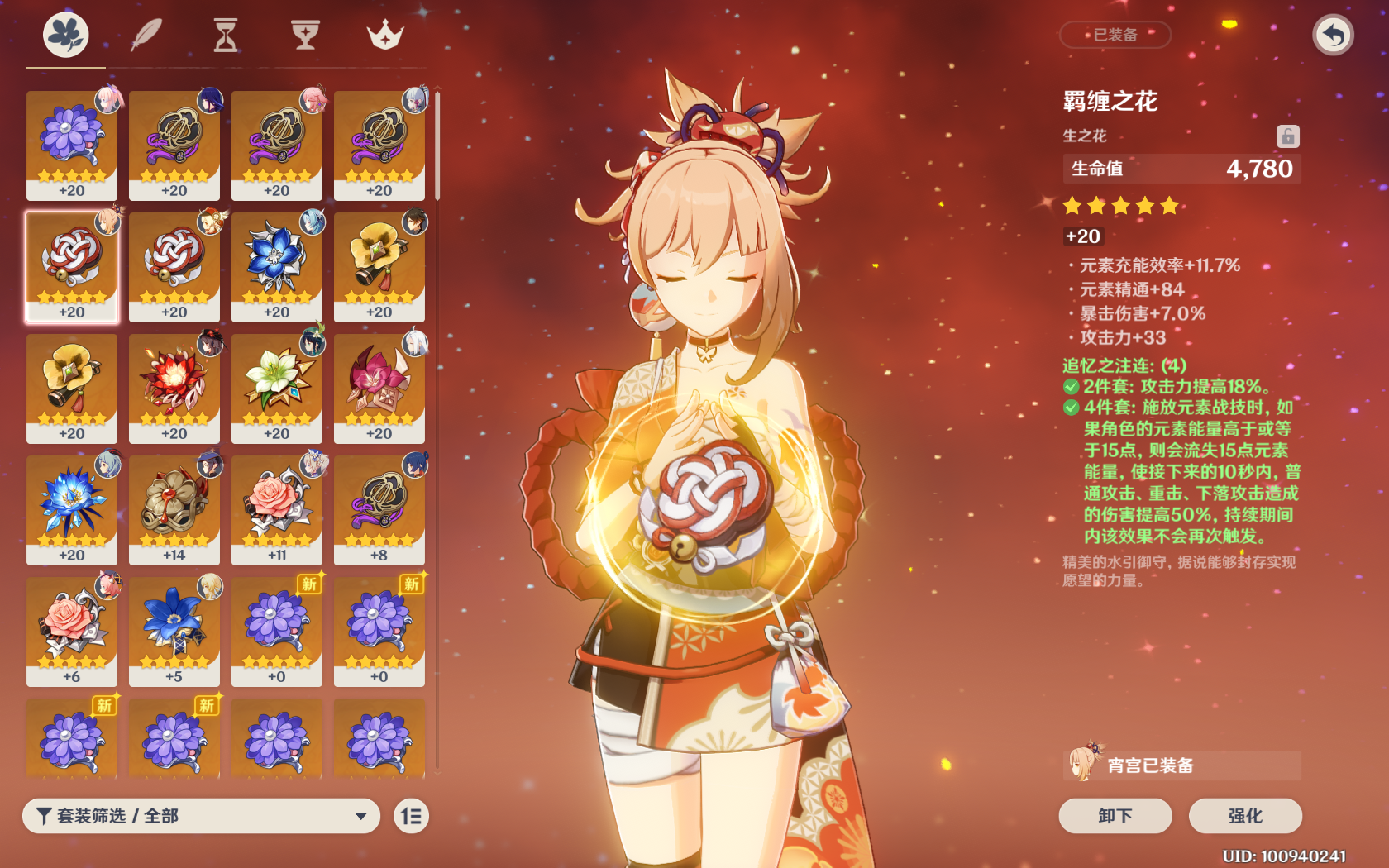
Task: Open the sort order list button
Action: (411, 816)
